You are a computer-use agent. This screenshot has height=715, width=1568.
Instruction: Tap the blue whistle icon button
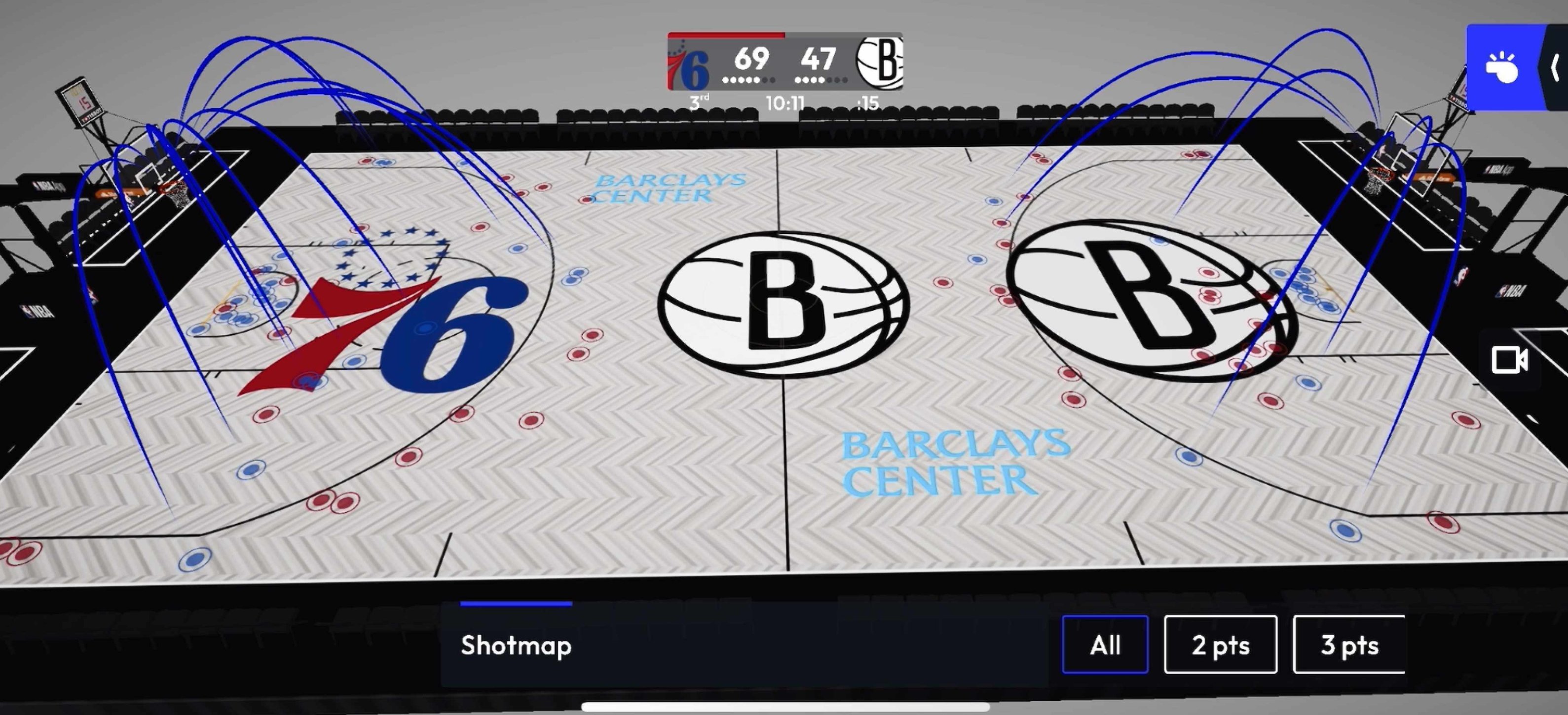(1503, 68)
